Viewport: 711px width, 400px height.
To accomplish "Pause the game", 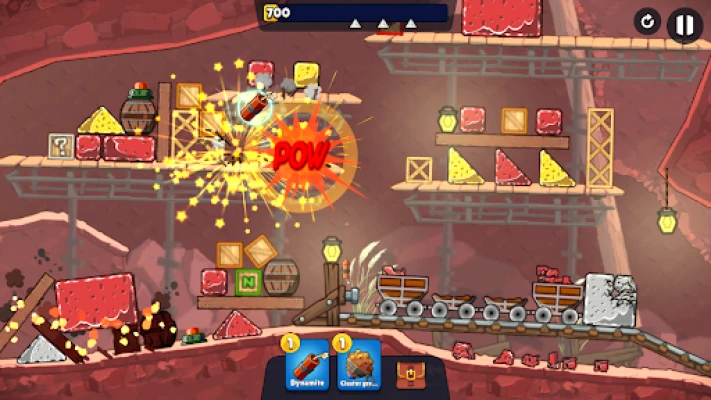I will coord(685,24).
